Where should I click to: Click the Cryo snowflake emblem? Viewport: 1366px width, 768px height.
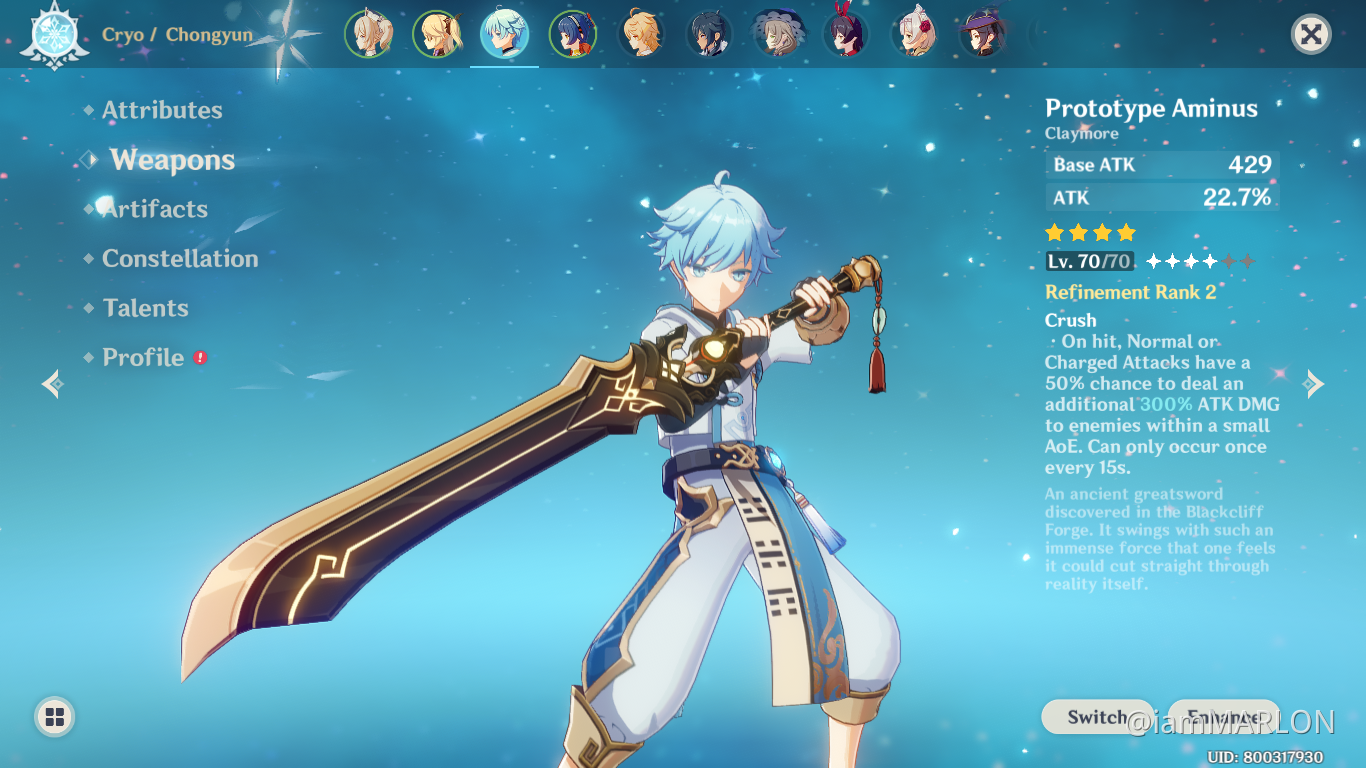point(55,33)
